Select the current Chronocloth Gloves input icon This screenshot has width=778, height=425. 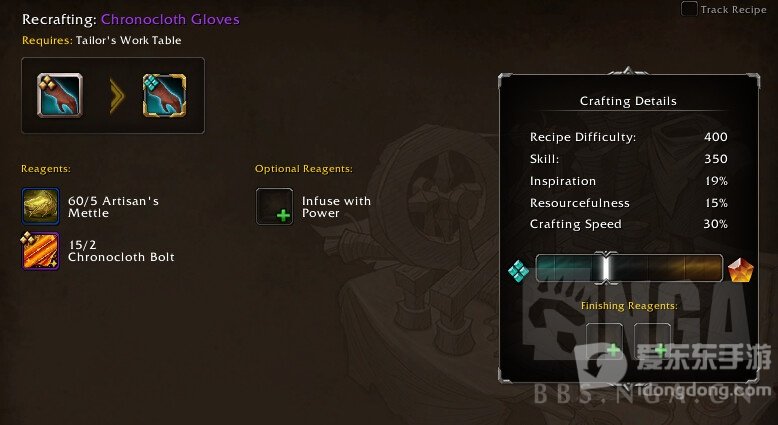[60, 95]
